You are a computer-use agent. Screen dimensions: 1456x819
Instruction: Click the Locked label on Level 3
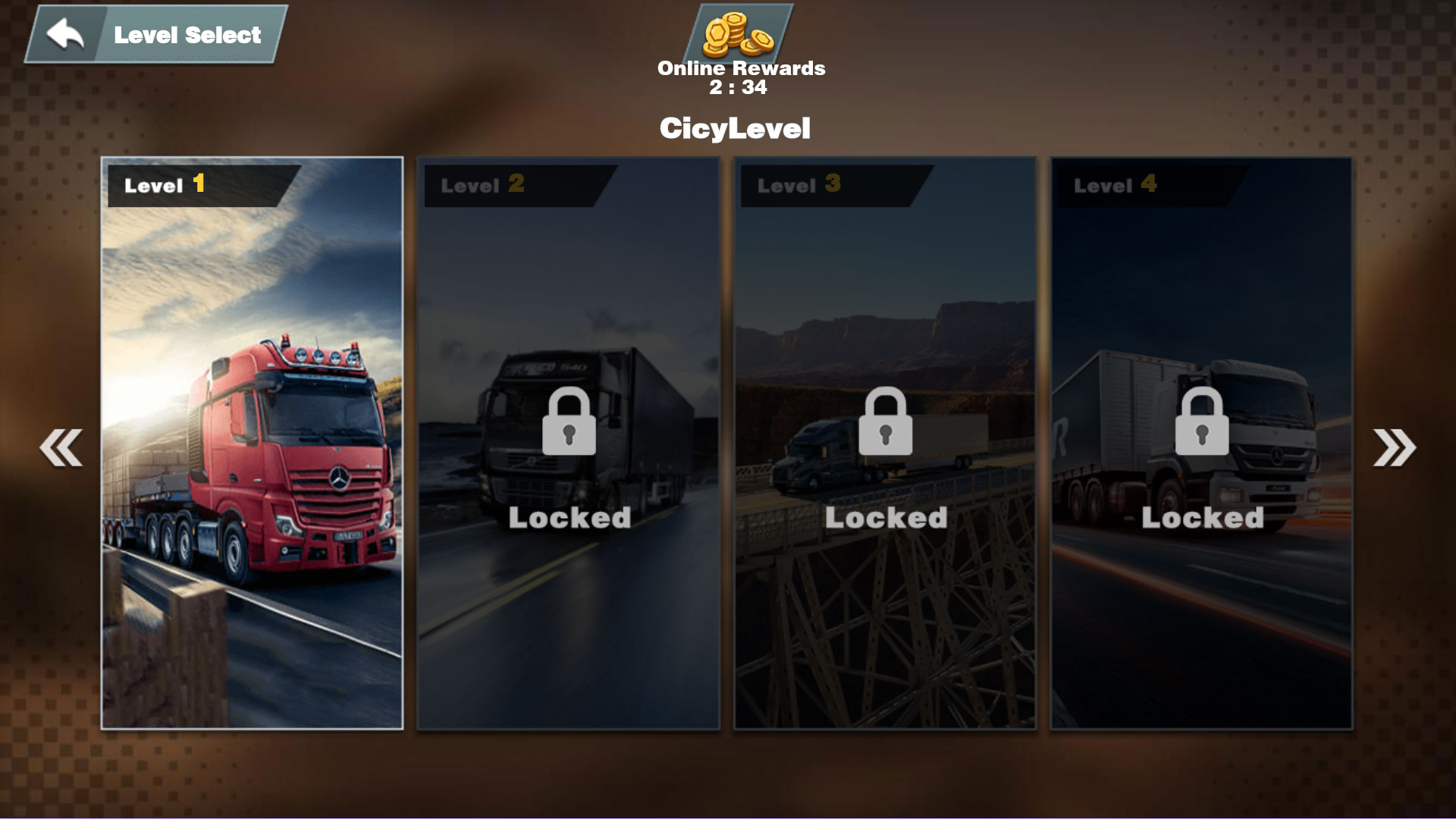(885, 518)
